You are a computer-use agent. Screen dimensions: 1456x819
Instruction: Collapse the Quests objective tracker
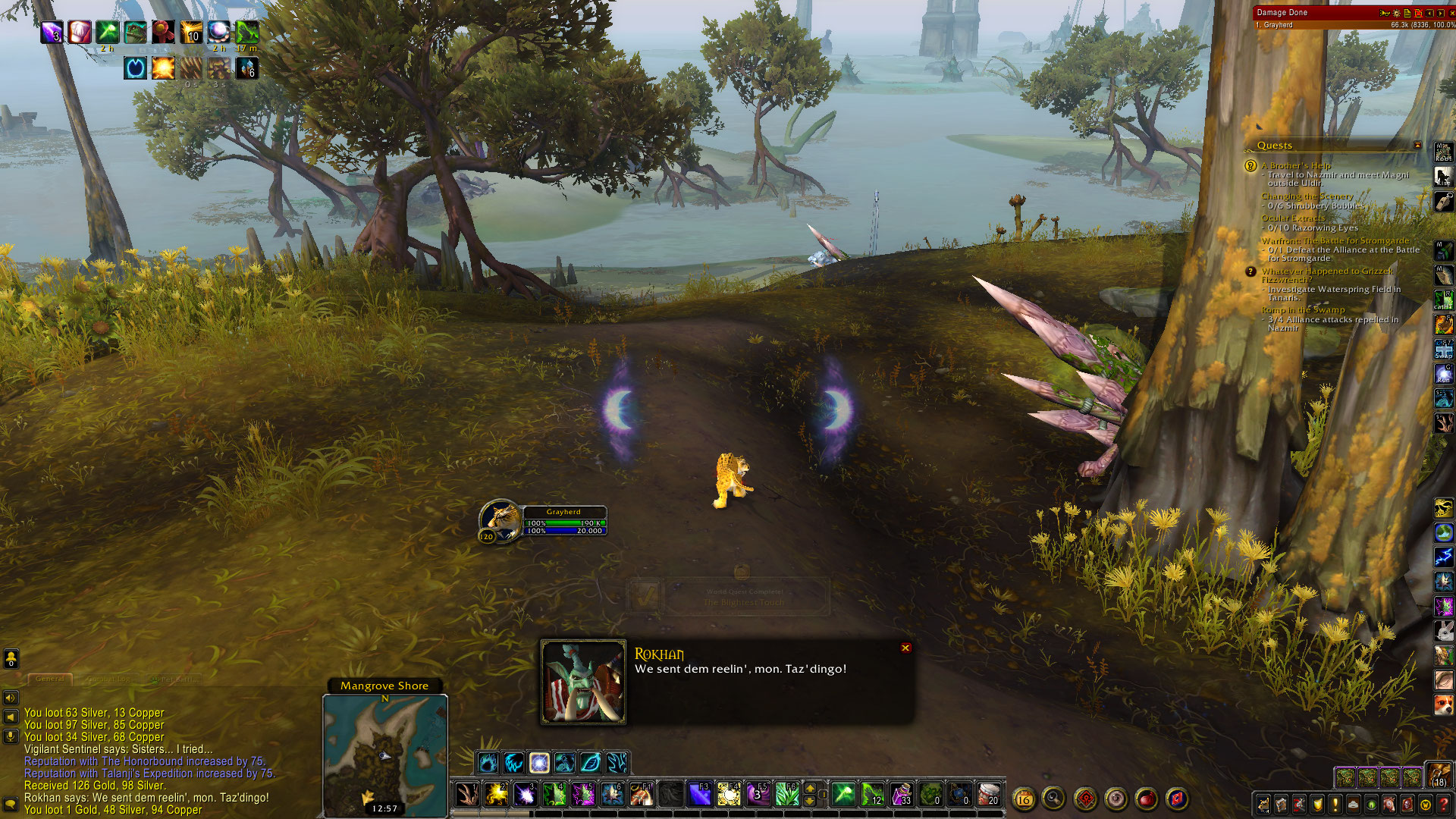click(1417, 145)
